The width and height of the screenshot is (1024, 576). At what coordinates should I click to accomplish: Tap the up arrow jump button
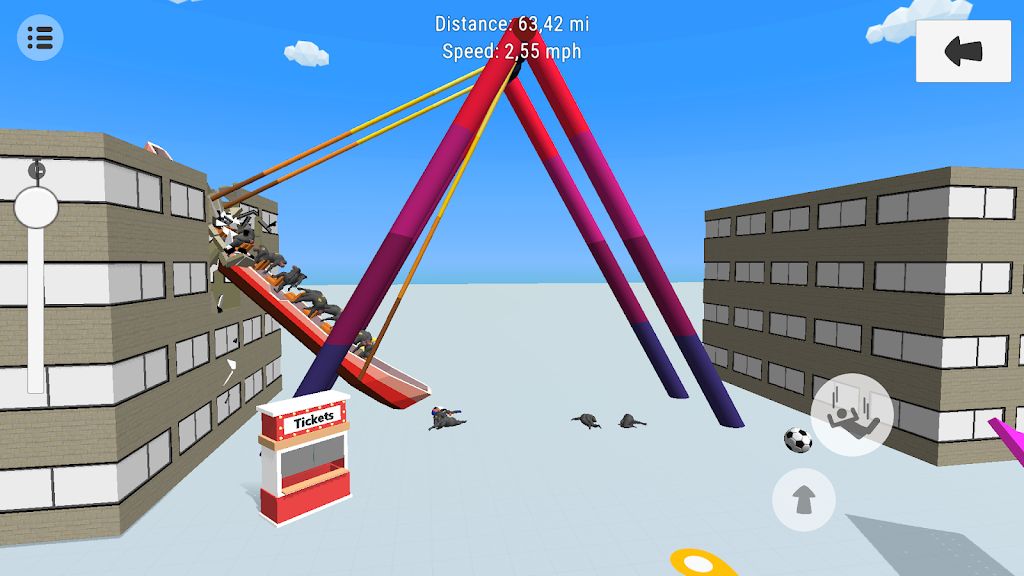[x=803, y=499]
